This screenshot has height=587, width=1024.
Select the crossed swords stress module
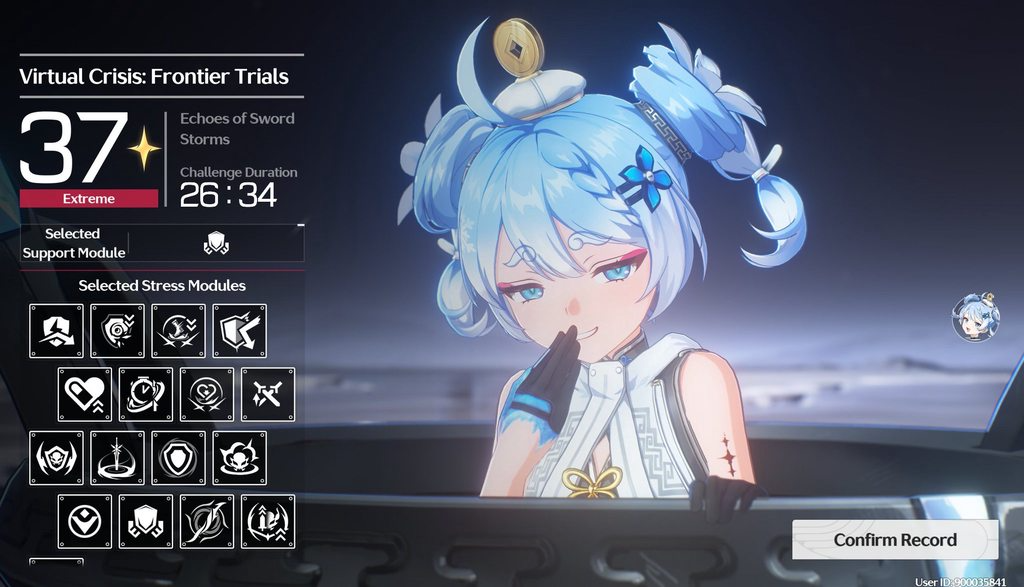click(267, 394)
